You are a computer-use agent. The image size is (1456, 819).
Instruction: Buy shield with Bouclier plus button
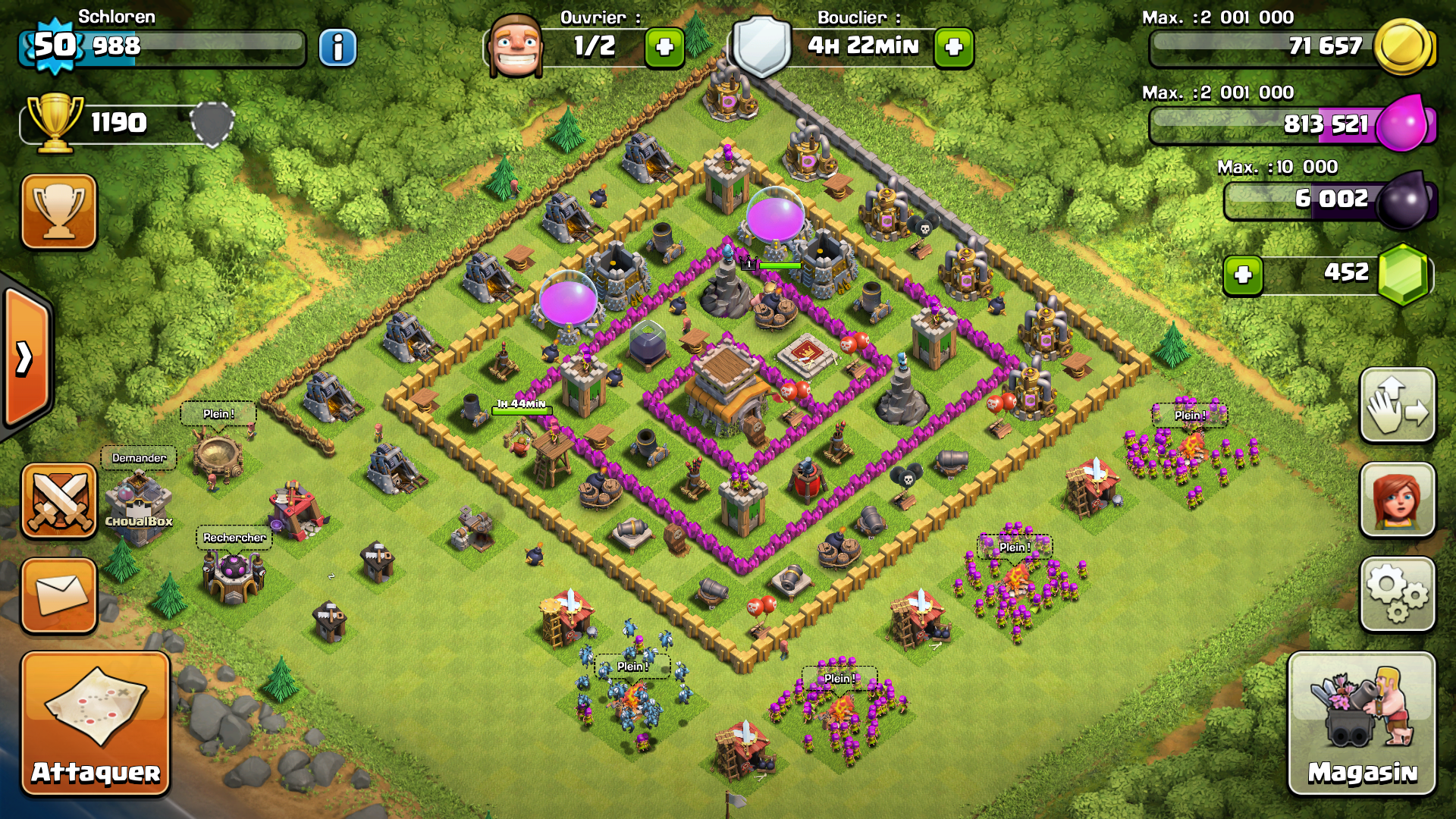[x=954, y=48]
